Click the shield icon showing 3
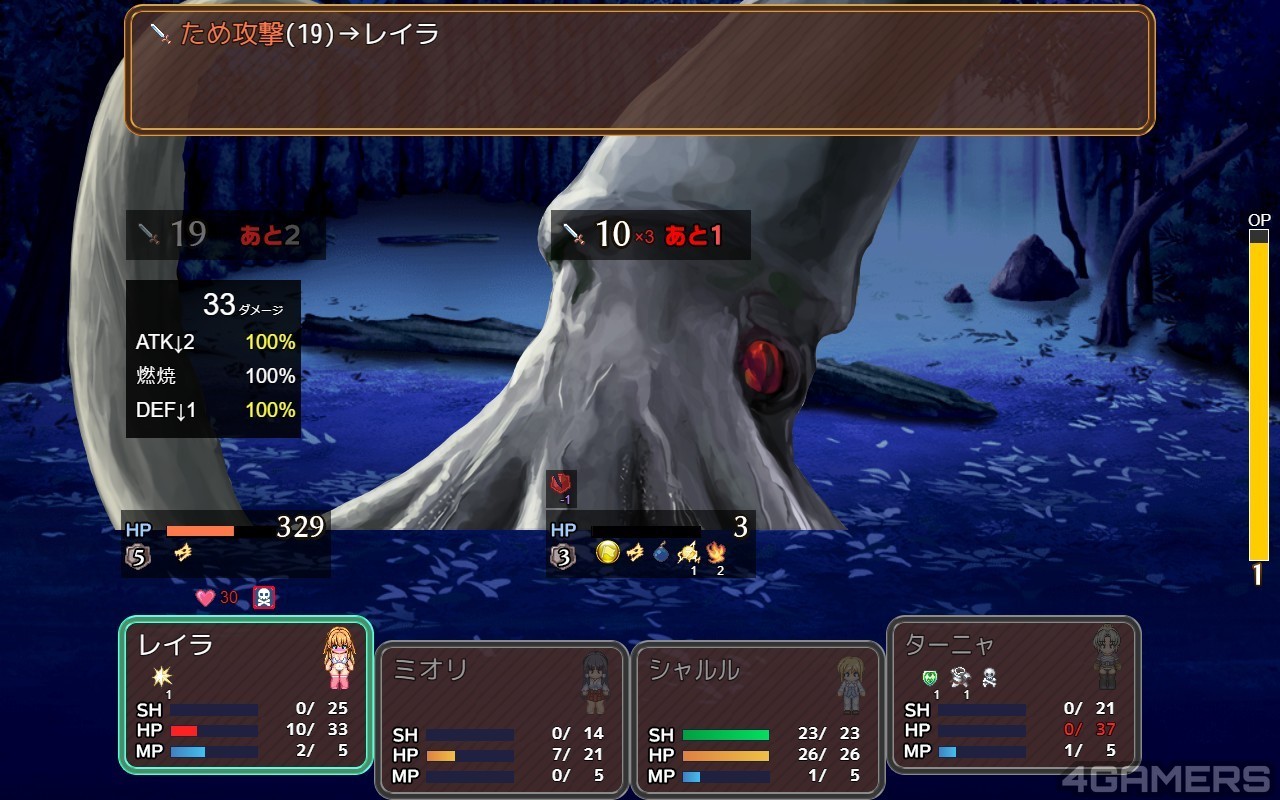Screen dimensions: 1280x800 (x=564, y=556)
